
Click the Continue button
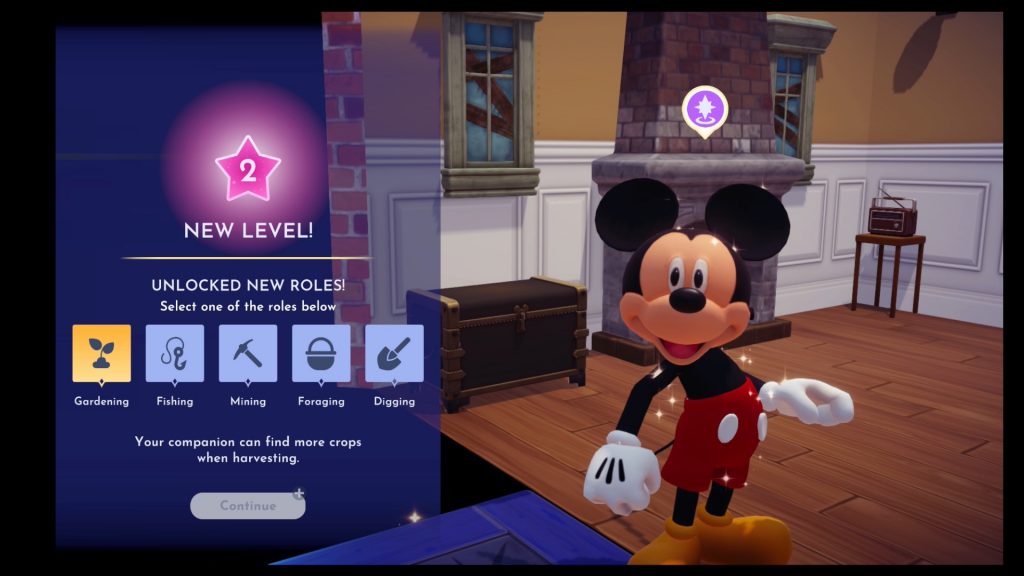click(248, 506)
